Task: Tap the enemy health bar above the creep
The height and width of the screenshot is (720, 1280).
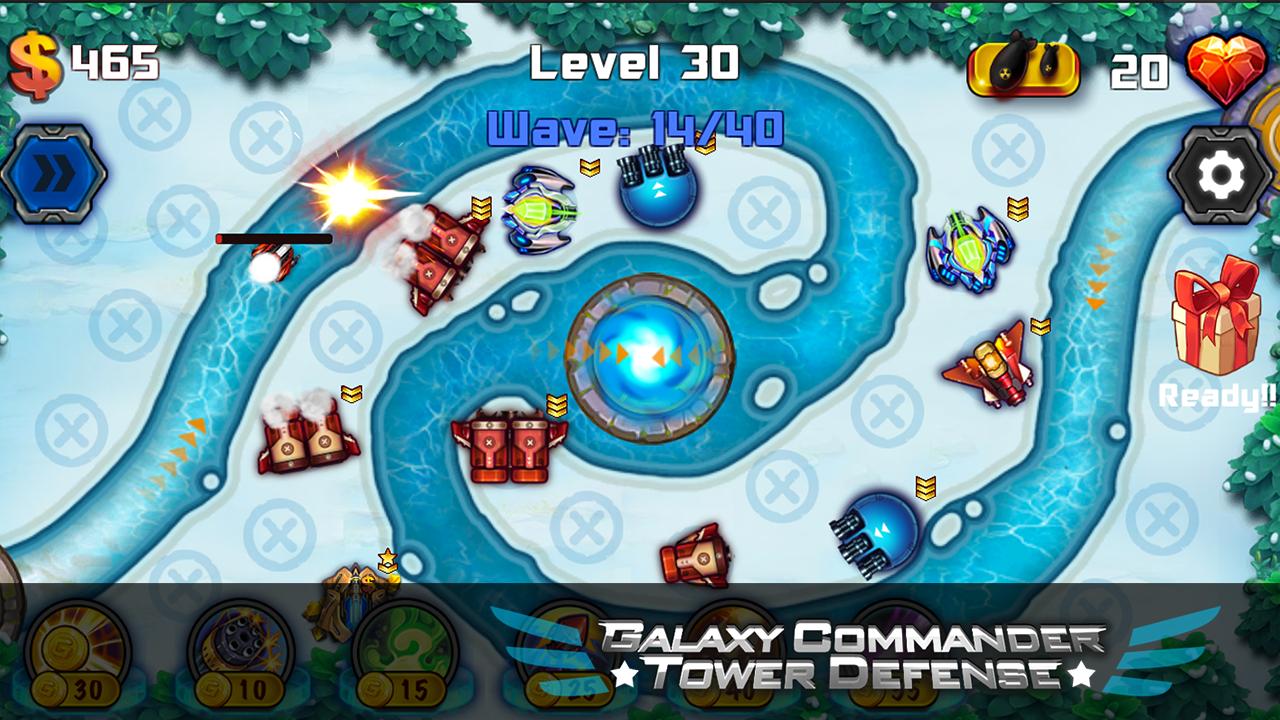Action: coord(275,240)
